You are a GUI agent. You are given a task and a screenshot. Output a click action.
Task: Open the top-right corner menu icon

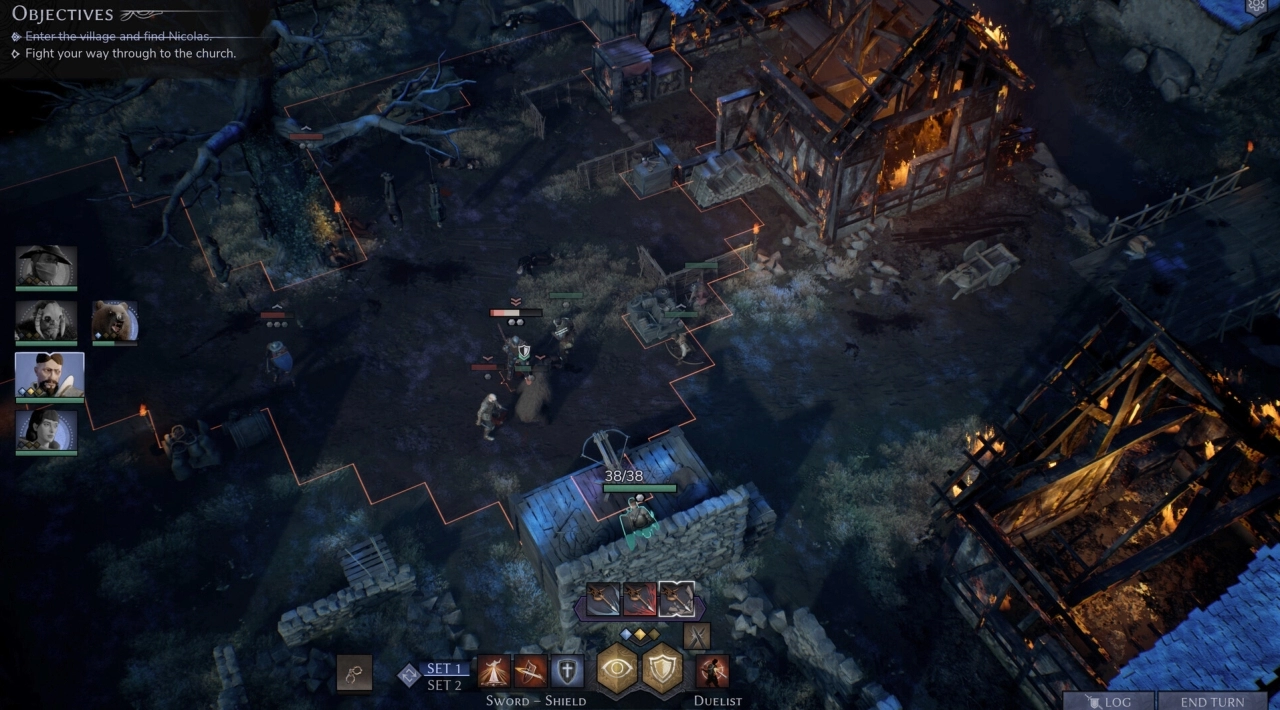(x=1257, y=6)
